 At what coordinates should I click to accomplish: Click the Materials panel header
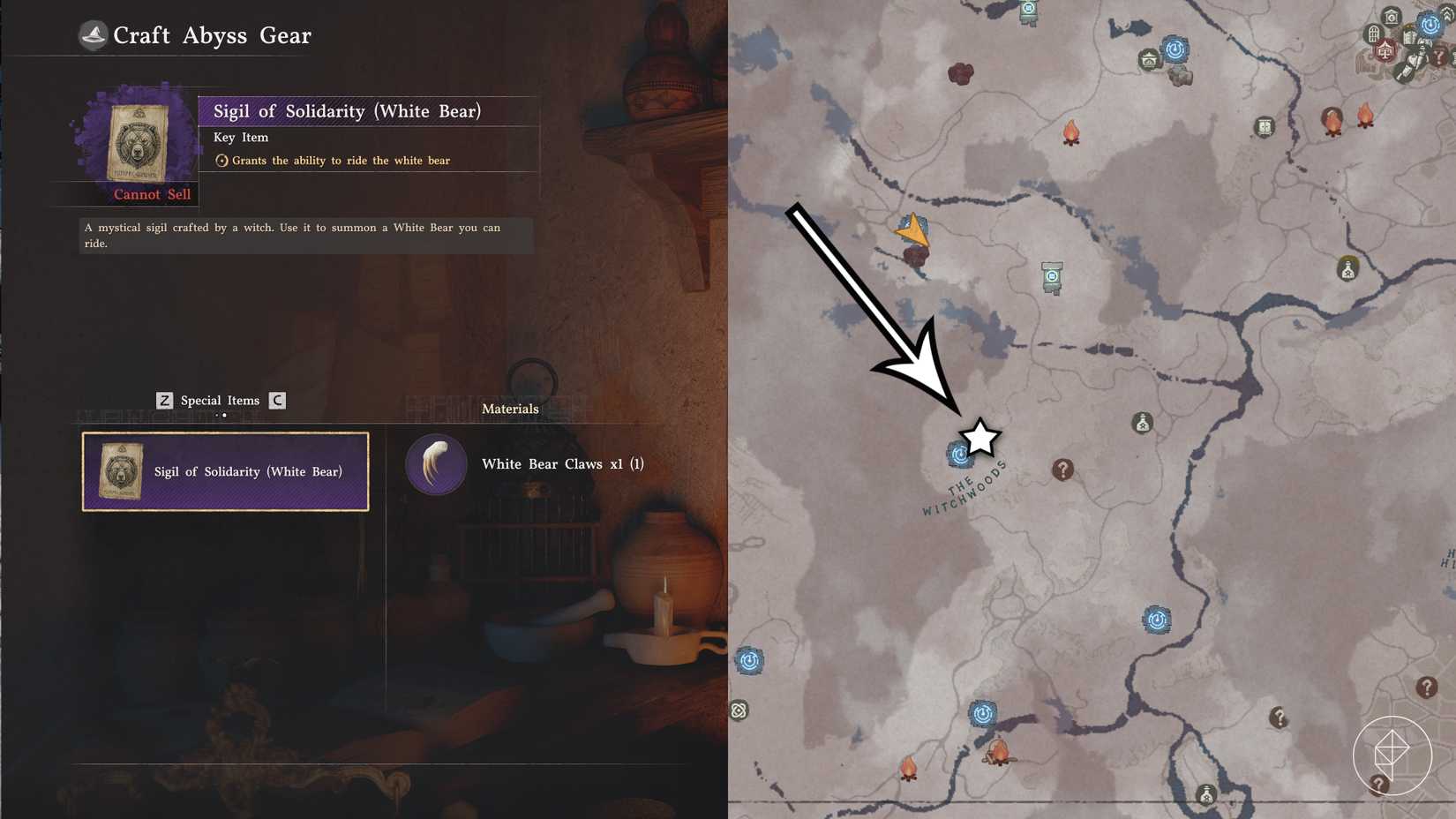tap(510, 409)
